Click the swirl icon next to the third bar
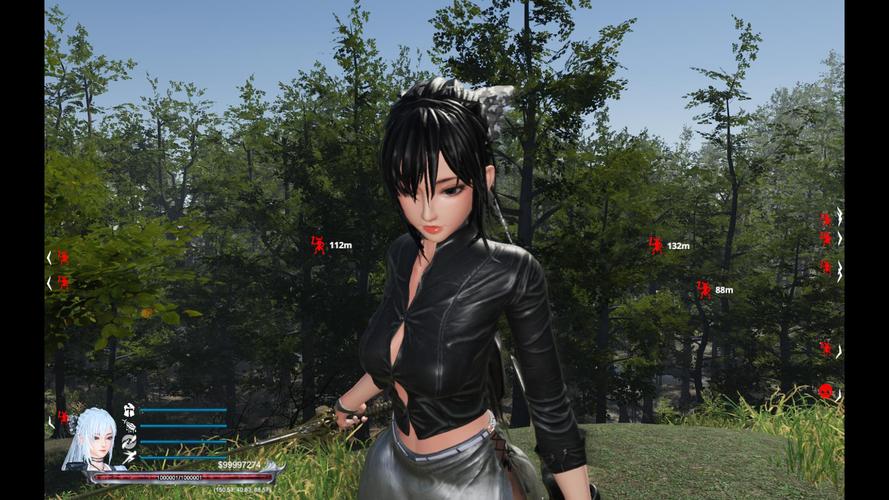The width and height of the screenshot is (889, 500). (x=130, y=441)
